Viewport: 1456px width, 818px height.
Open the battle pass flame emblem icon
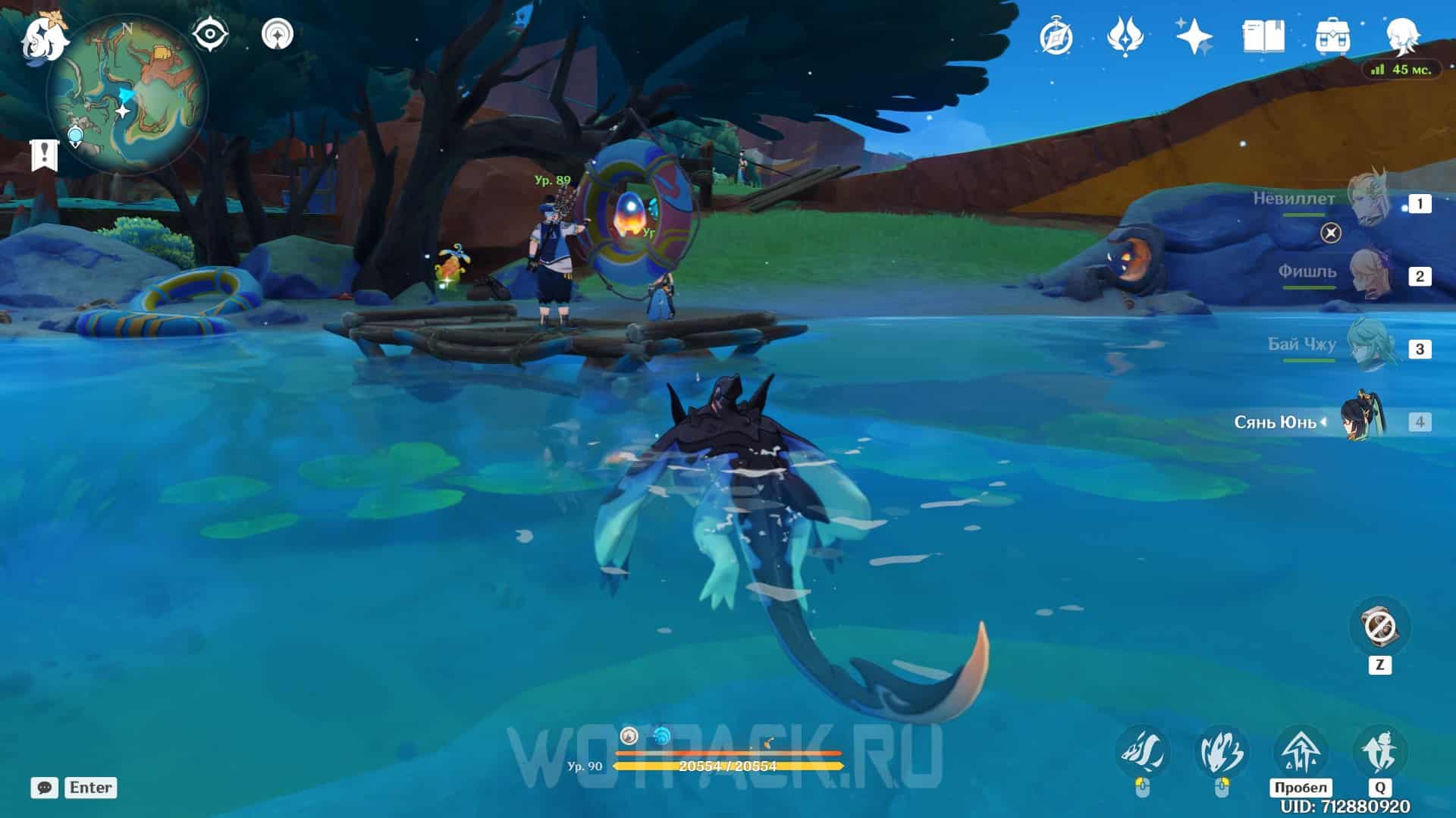tap(1125, 36)
